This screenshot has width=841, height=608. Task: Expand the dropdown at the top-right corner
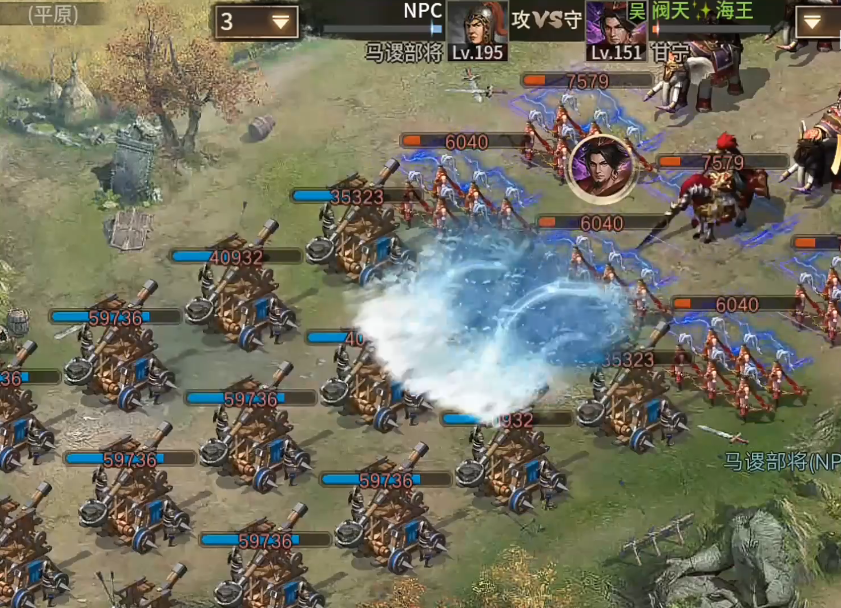pyautogui.click(x=818, y=21)
